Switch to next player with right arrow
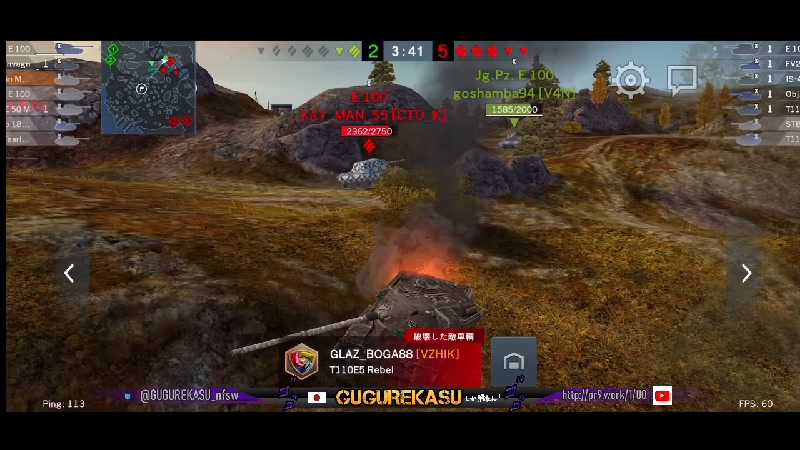The image size is (800, 450). pyautogui.click(x=746, y=273)
